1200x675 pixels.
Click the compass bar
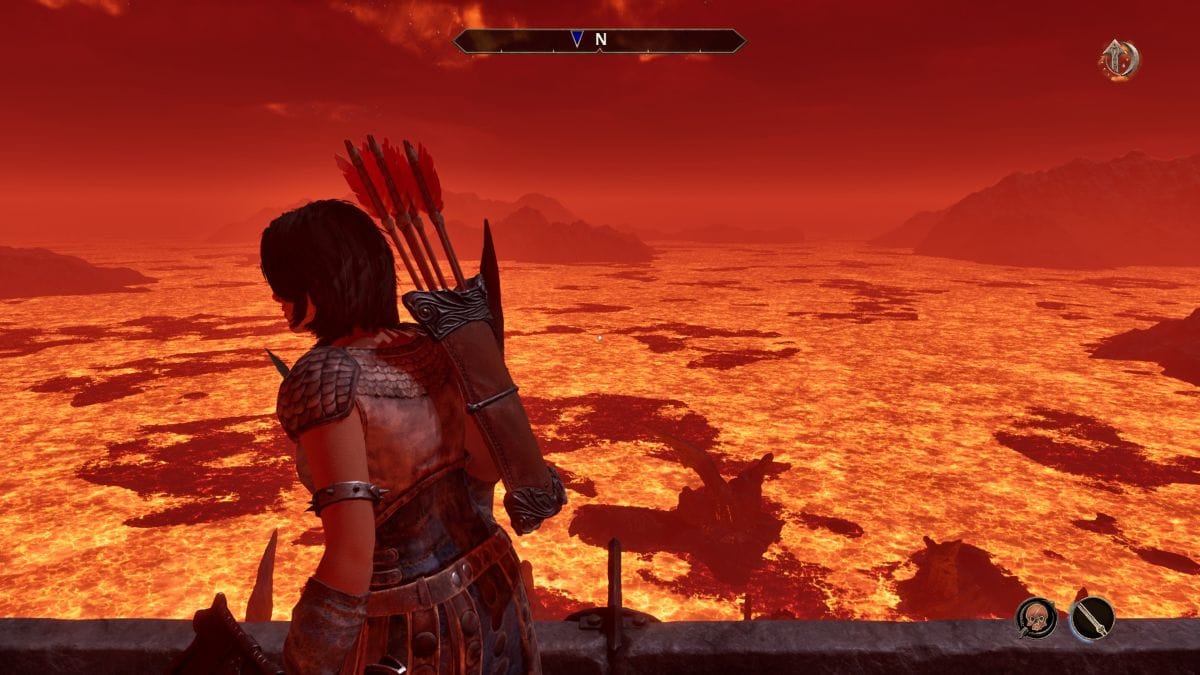tap(599, 40)
